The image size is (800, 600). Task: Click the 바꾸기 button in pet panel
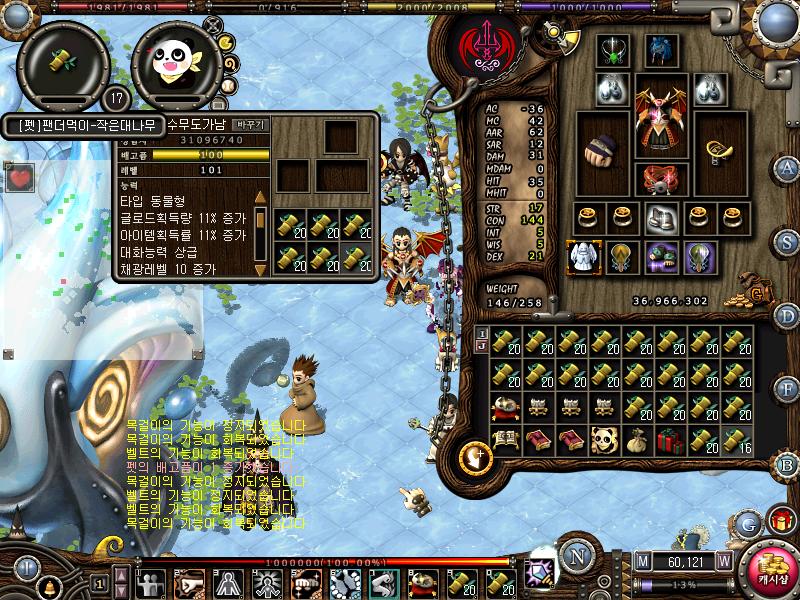coord(249,125)
